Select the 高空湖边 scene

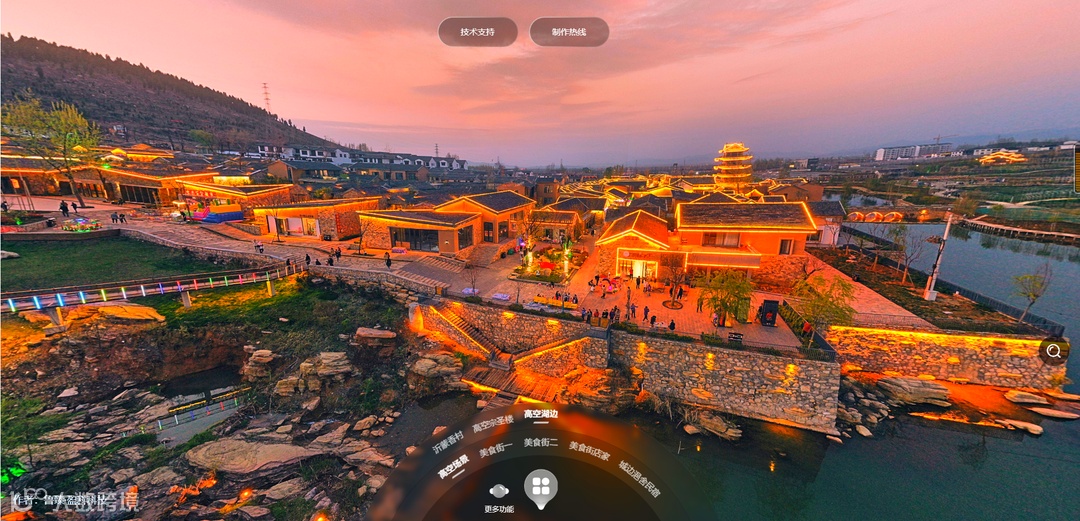[x=541, y=414]
